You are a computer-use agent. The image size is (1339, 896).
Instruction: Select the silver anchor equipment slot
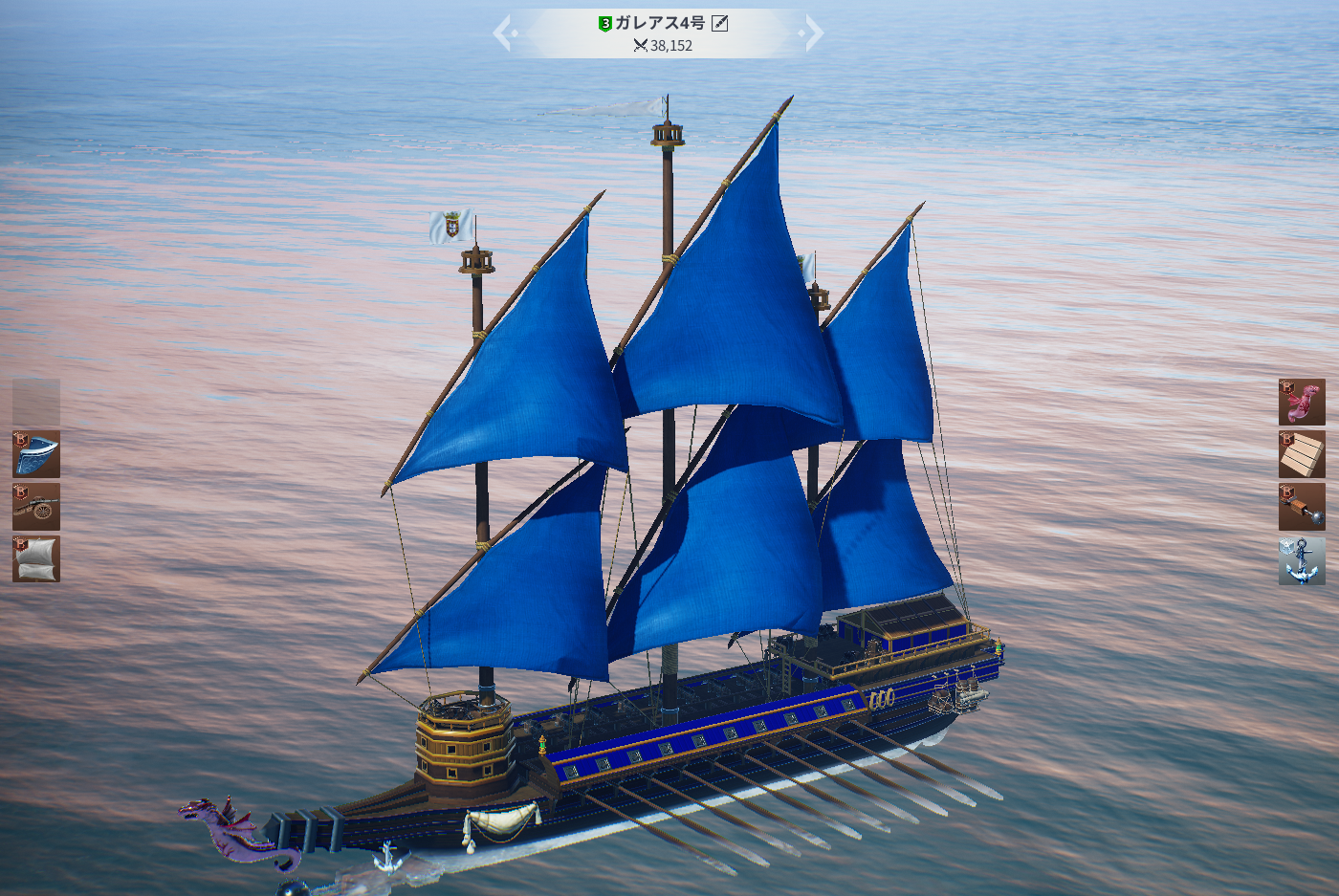pyautogui.click(x=1302, y=559)
